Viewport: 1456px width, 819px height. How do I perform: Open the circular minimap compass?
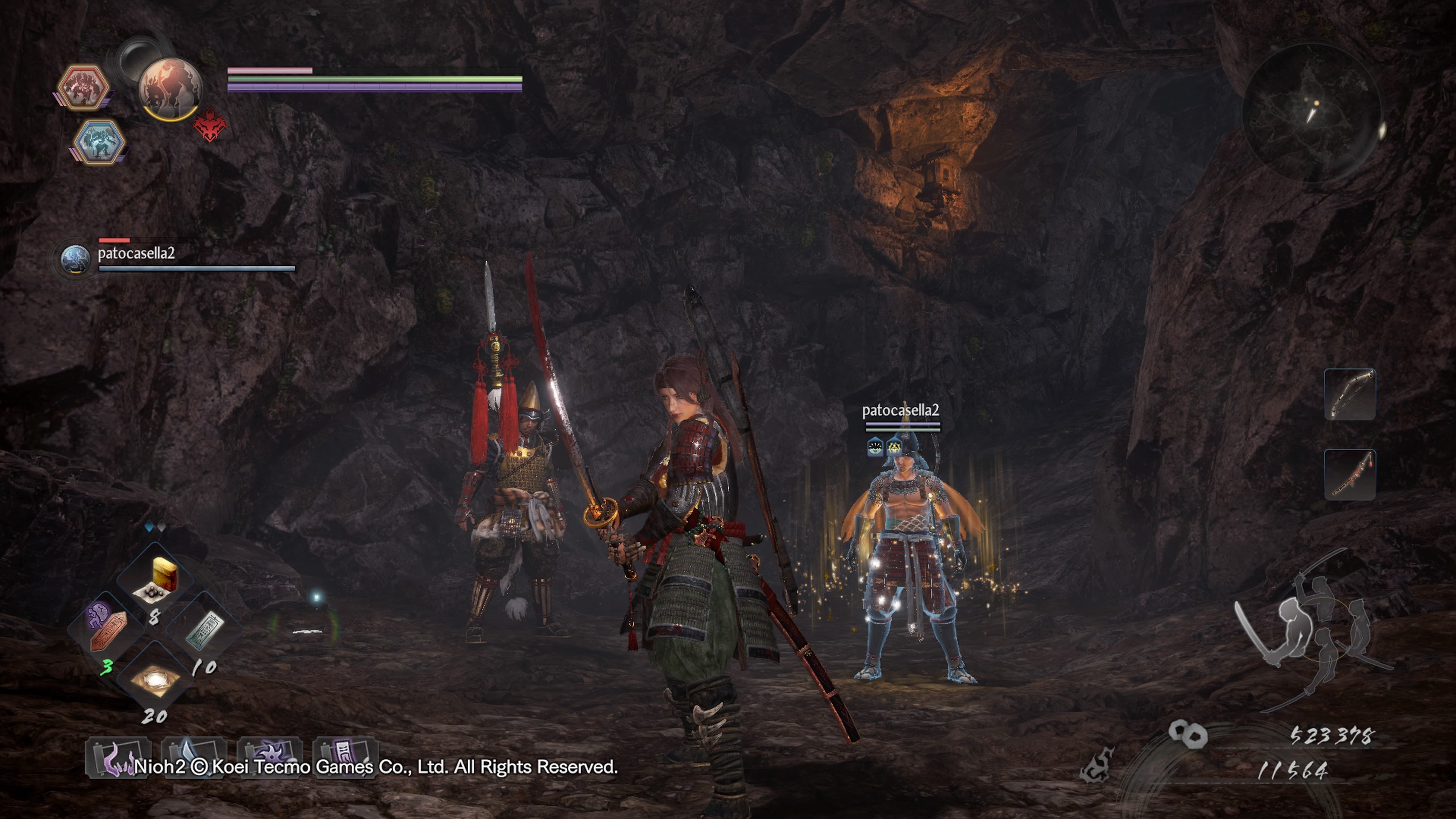(1311, 113)
